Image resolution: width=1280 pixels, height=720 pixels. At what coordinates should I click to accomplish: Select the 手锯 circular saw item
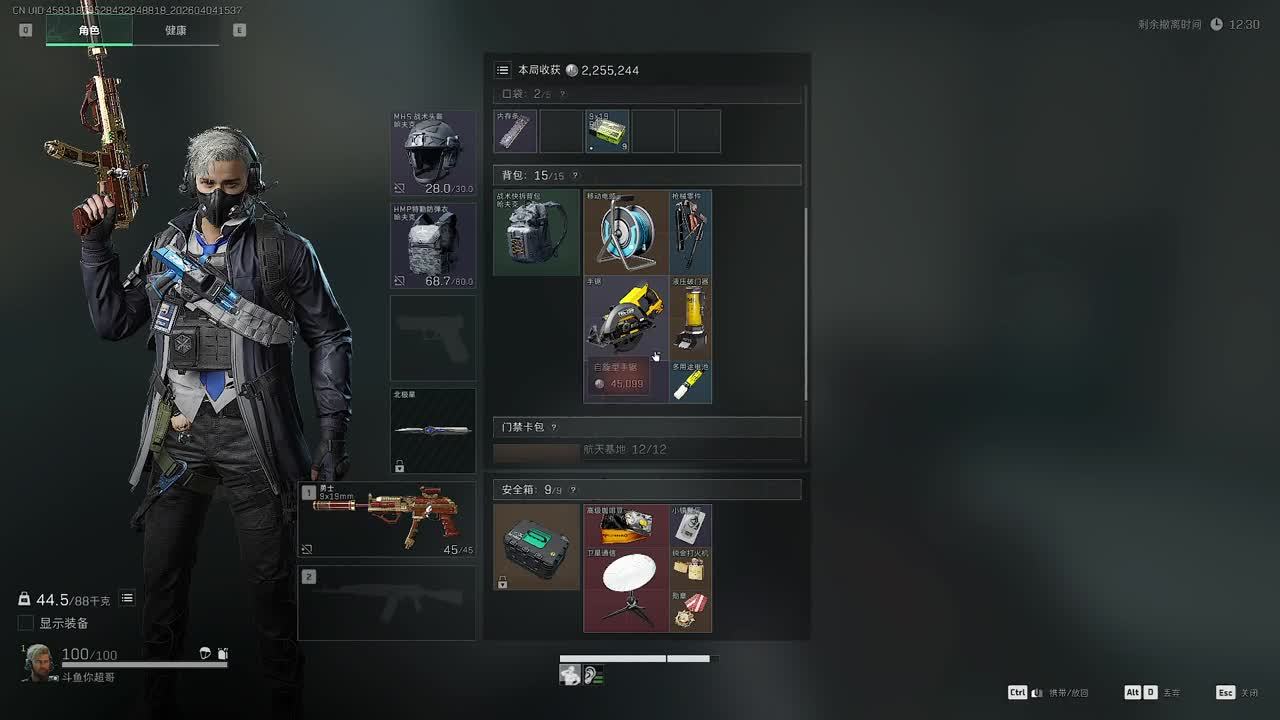626,318
